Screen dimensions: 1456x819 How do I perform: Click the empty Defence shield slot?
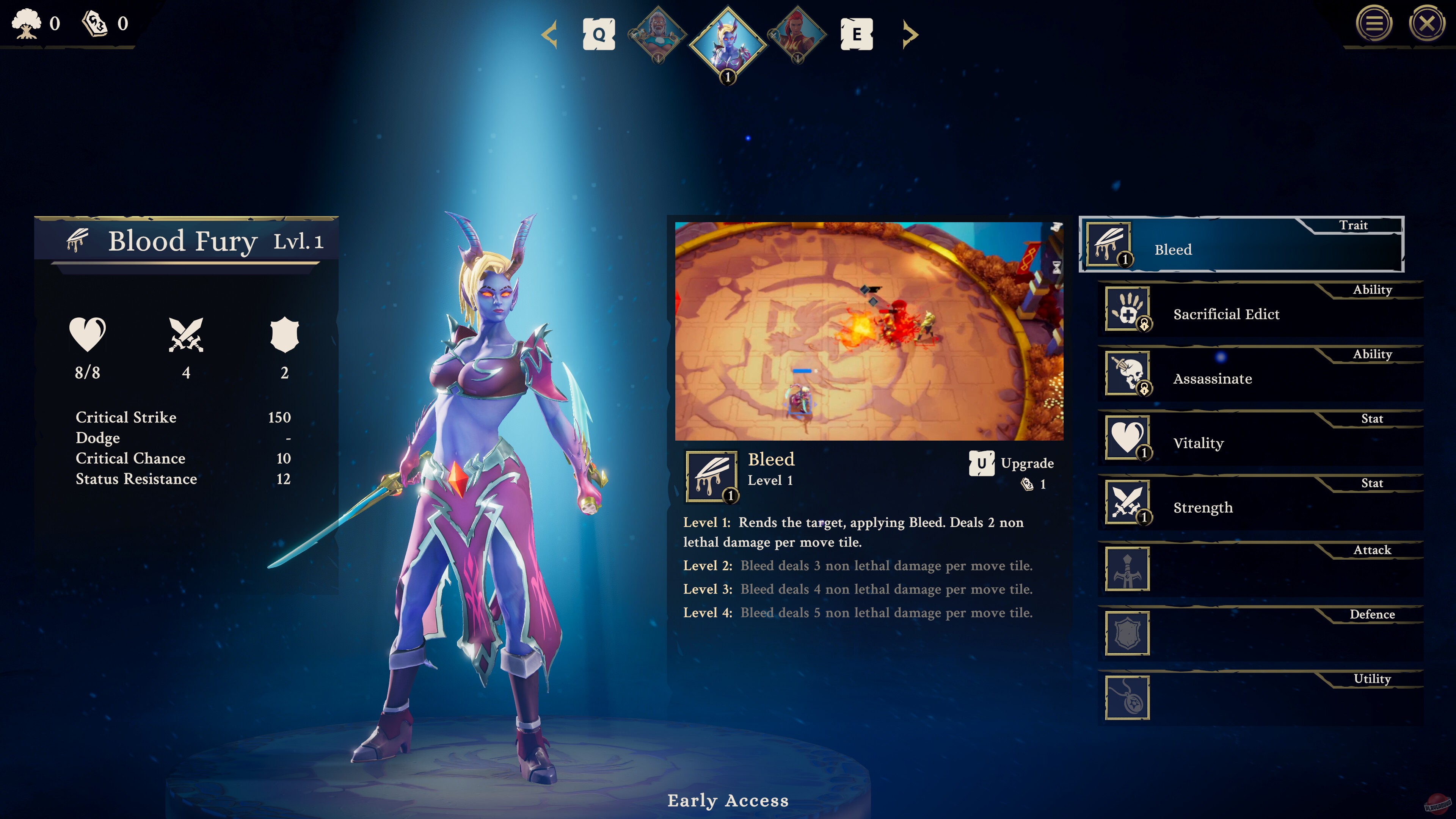(1127, 634)
